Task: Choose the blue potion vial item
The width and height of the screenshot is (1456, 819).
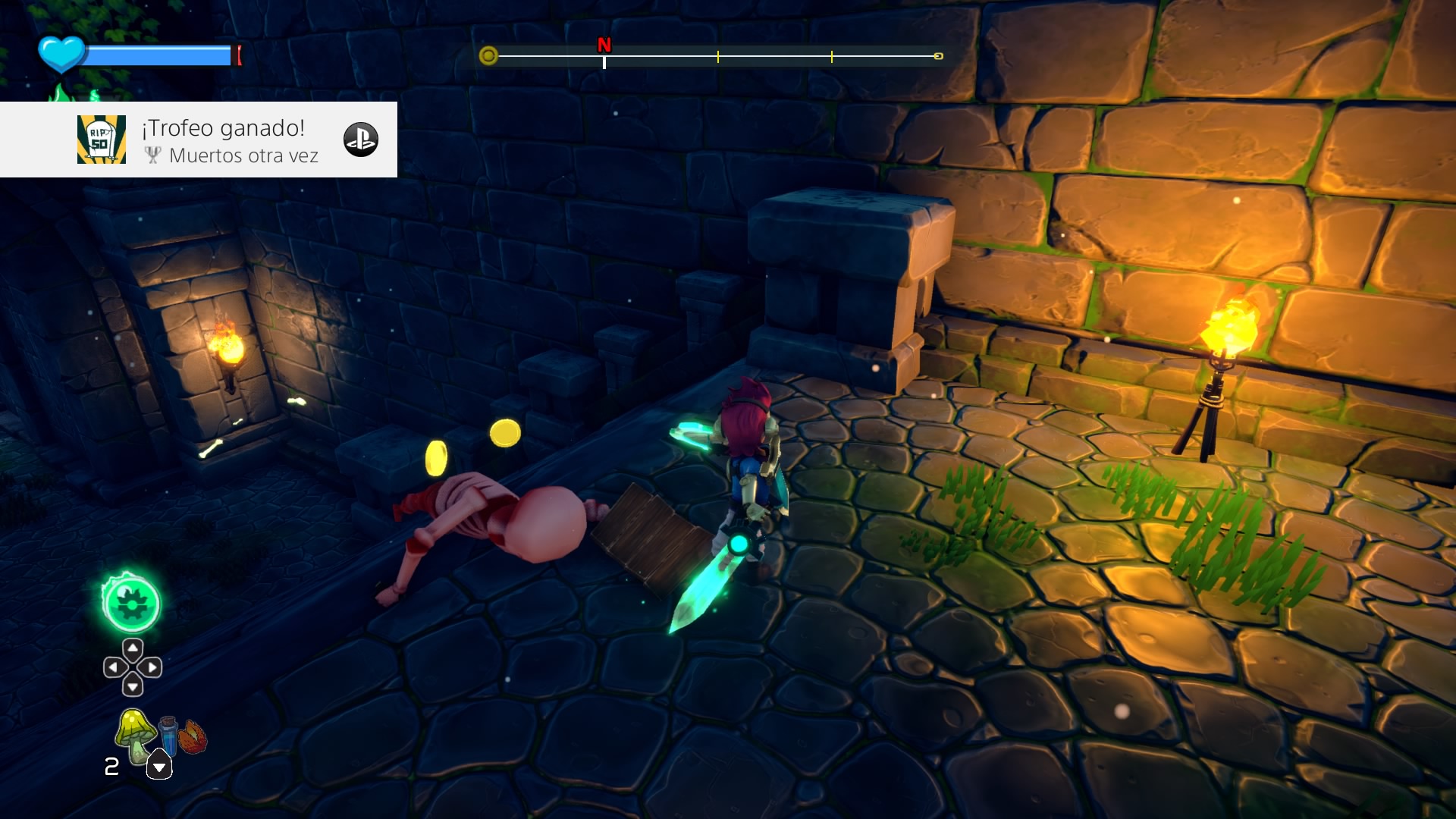Action: point(168,734)
